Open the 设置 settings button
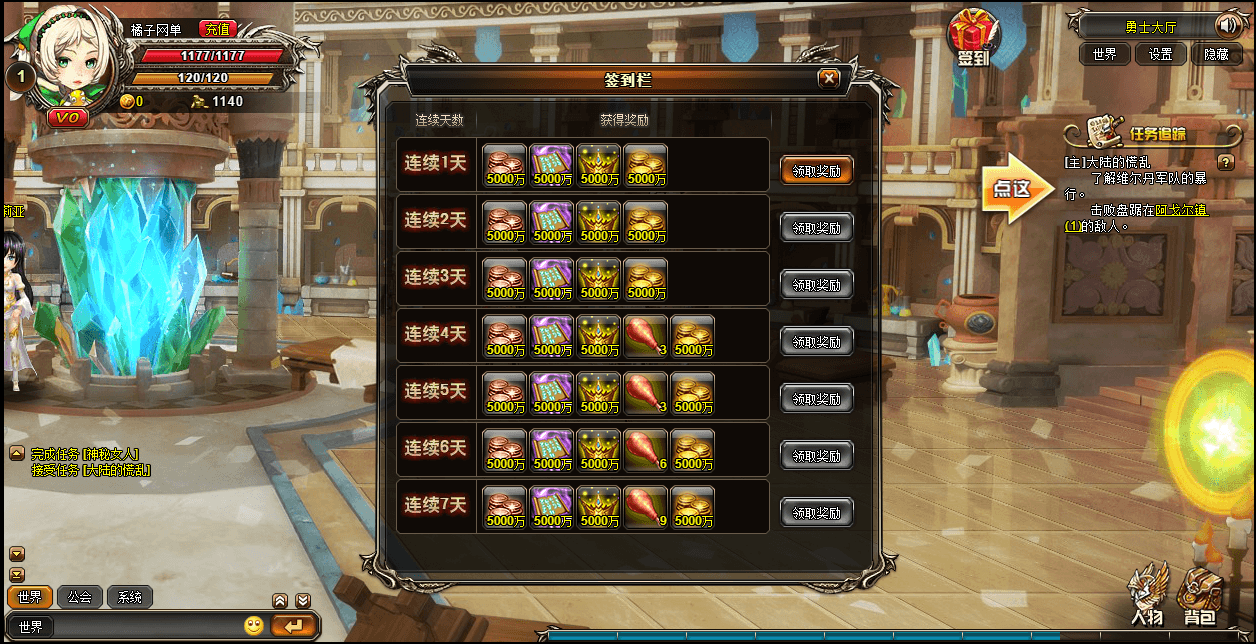 pos(1160,54)
